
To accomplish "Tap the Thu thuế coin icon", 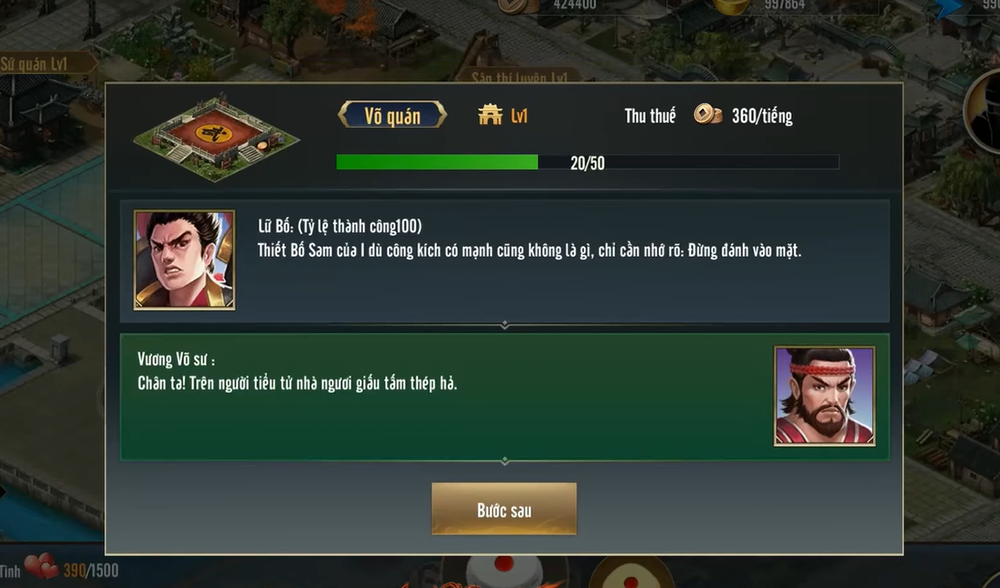I will click(708, 115).
